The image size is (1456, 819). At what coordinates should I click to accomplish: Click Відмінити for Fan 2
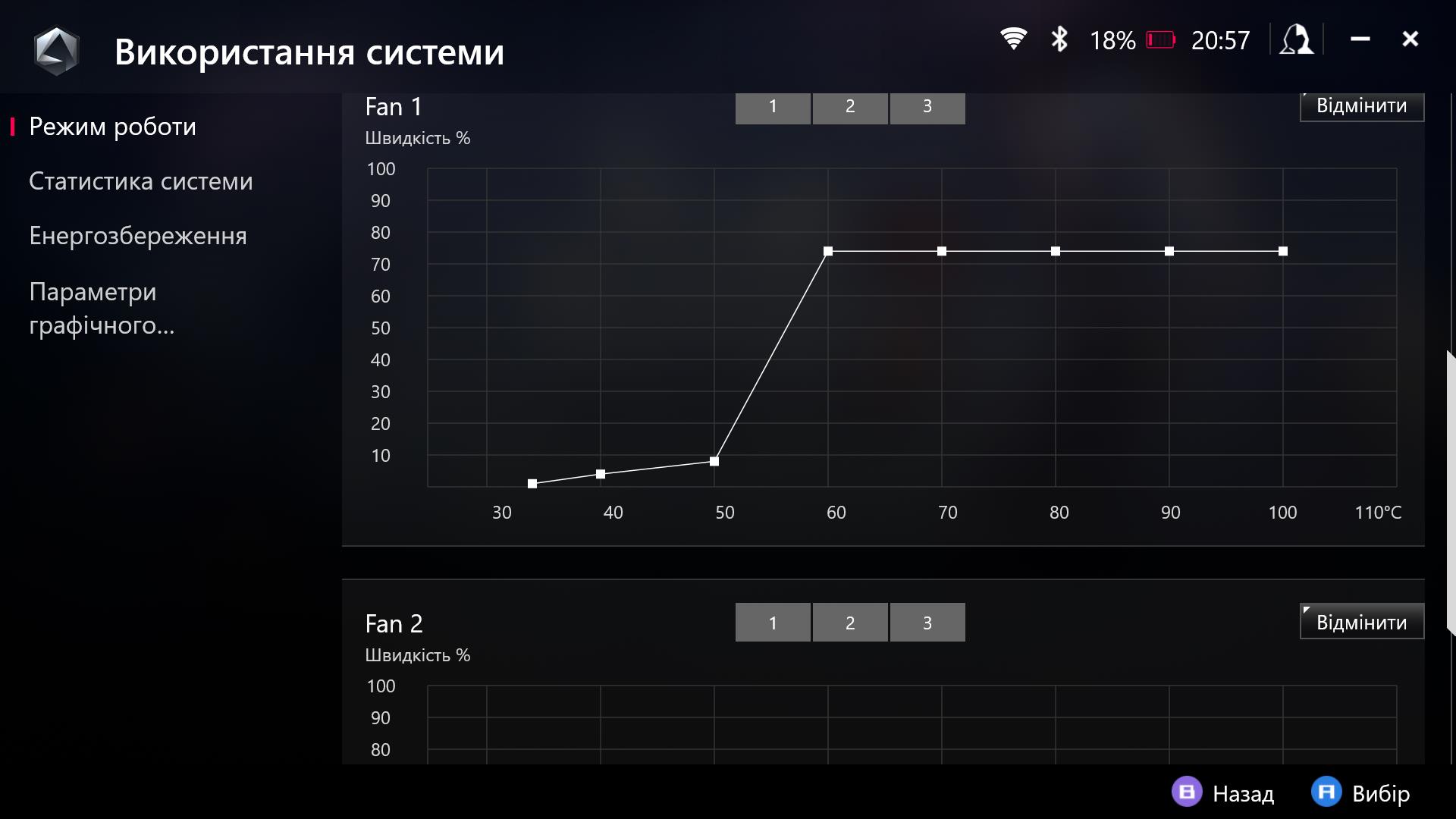(x=1361, y=622)
